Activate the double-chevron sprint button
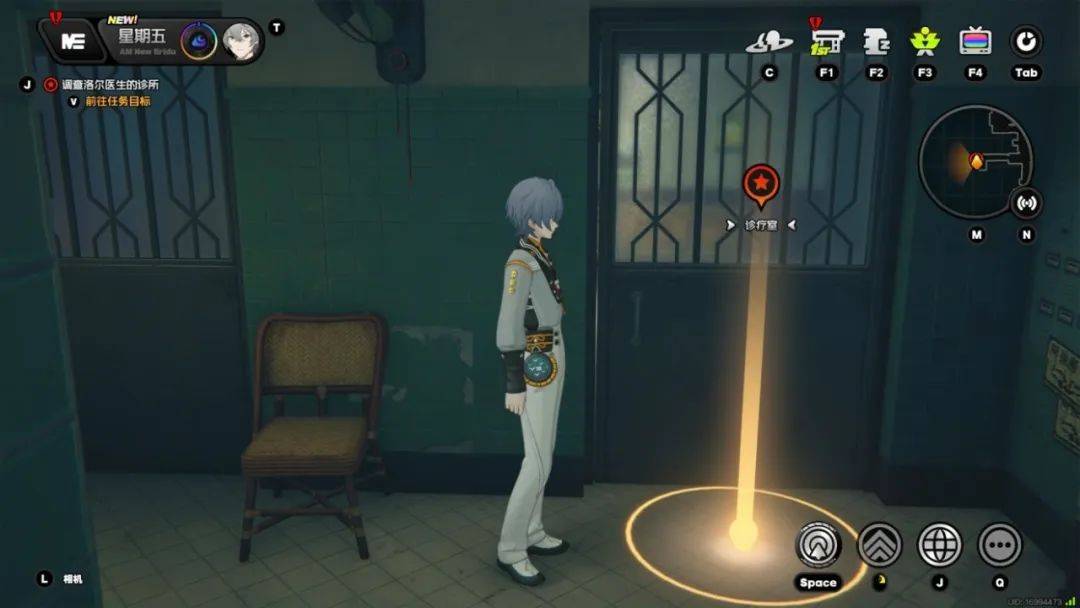Image resolution: width=1080 pixels, height=608 pixels. (880, 545)
